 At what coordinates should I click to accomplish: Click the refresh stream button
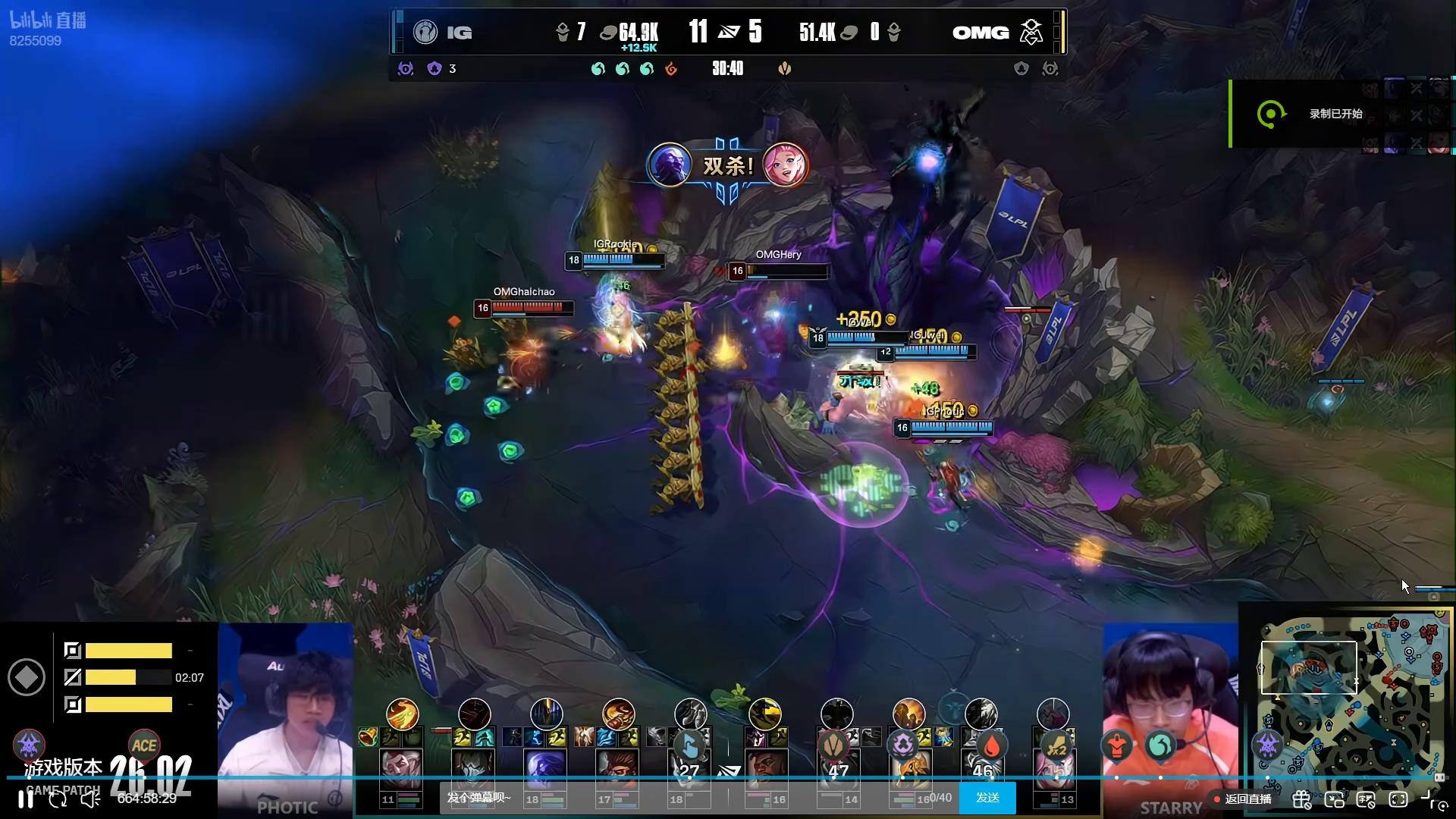pos(58,799)
